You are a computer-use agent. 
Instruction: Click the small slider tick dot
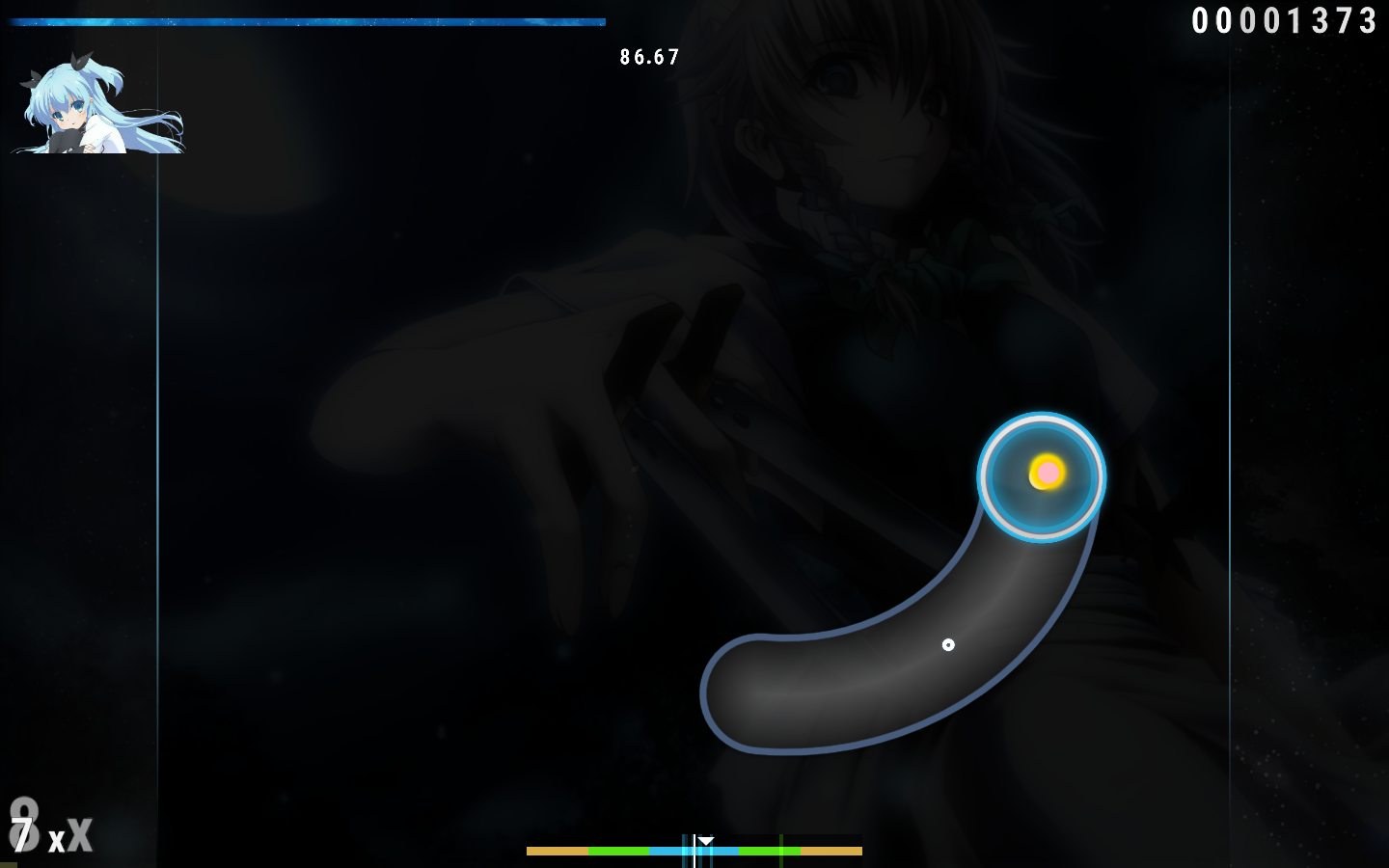(948, 645)
